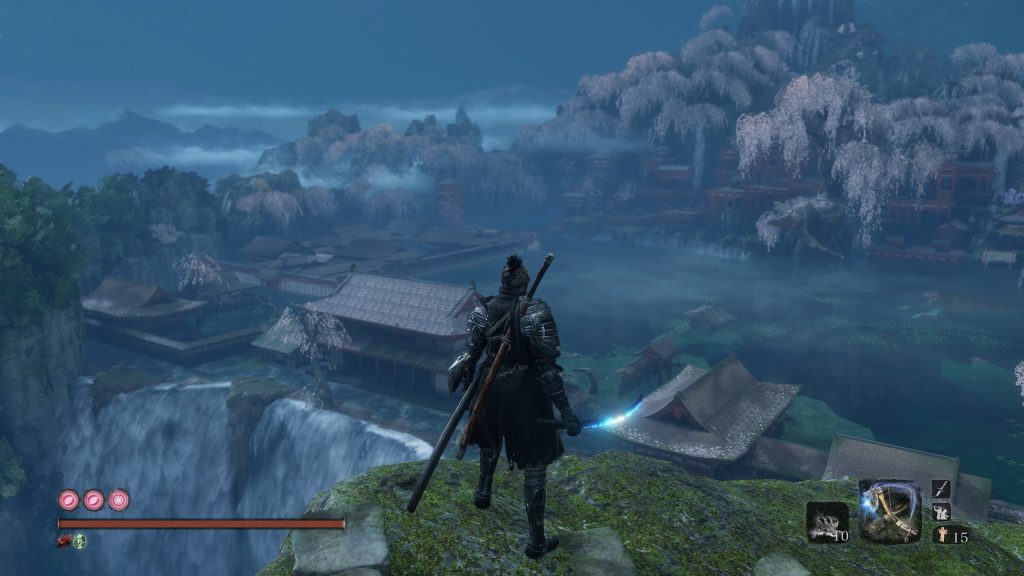Click the red status buff icon
Image resolution: width=1024 pixels, height=576 pixels.
coord(65,541)
